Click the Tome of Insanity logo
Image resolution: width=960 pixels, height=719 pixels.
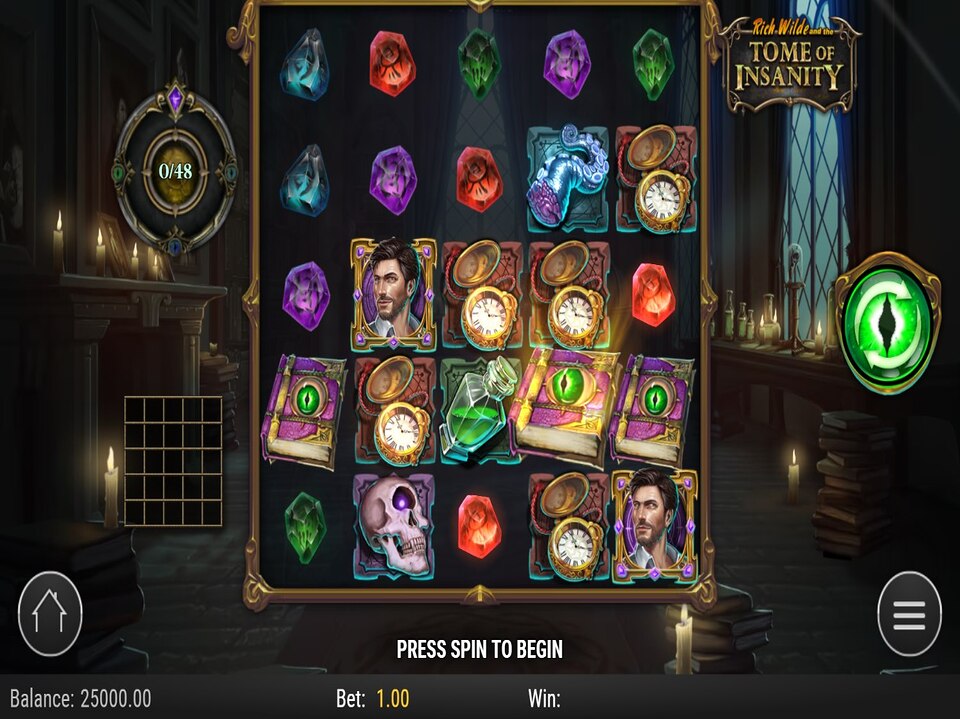pyautogui.click(x=792, y=65)
